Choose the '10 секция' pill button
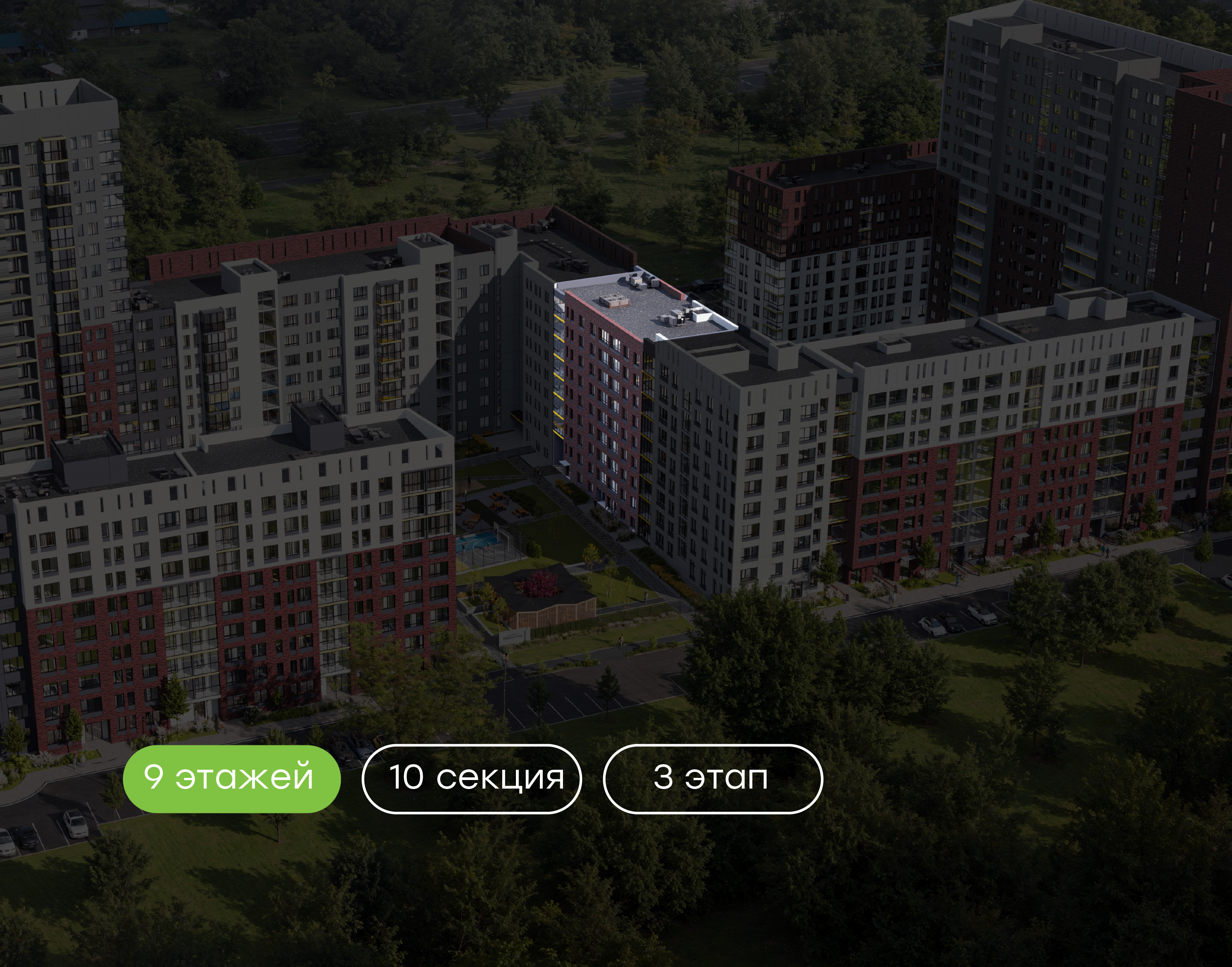This screenshot has height=967, width=1232. [x=471, y=778]
